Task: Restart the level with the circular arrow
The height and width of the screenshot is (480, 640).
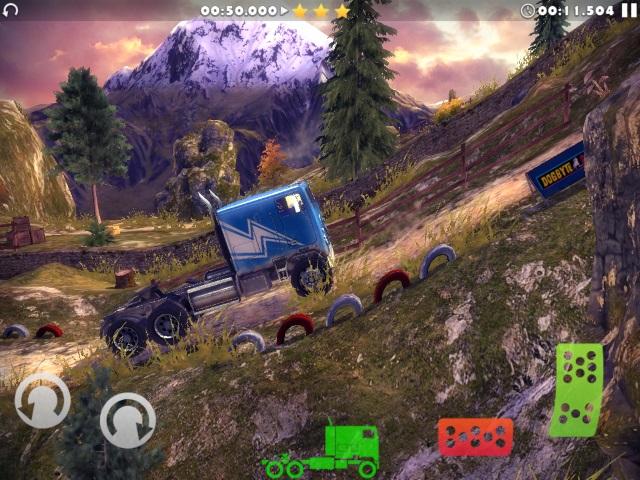Action: point(11,10)
